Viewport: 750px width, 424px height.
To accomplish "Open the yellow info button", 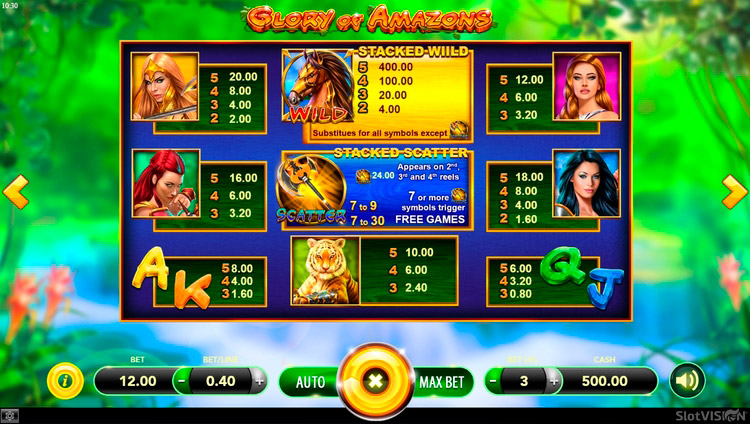I will (x=66, y=380).
